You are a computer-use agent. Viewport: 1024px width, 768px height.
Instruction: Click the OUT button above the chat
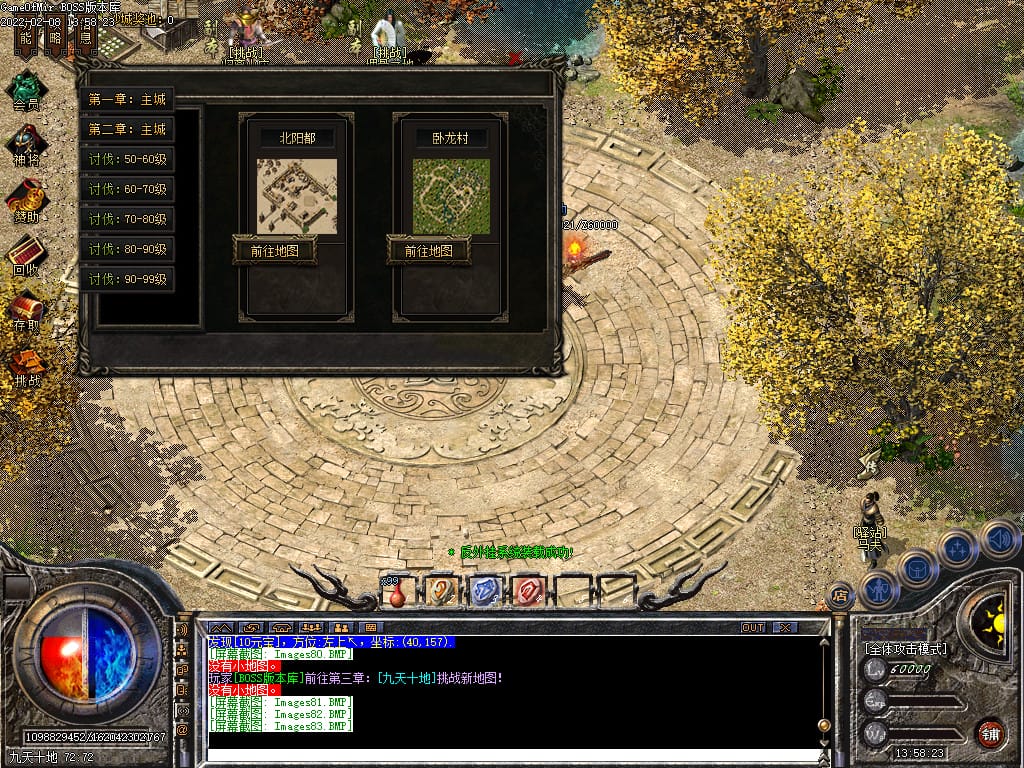click(x=753, y=627)
